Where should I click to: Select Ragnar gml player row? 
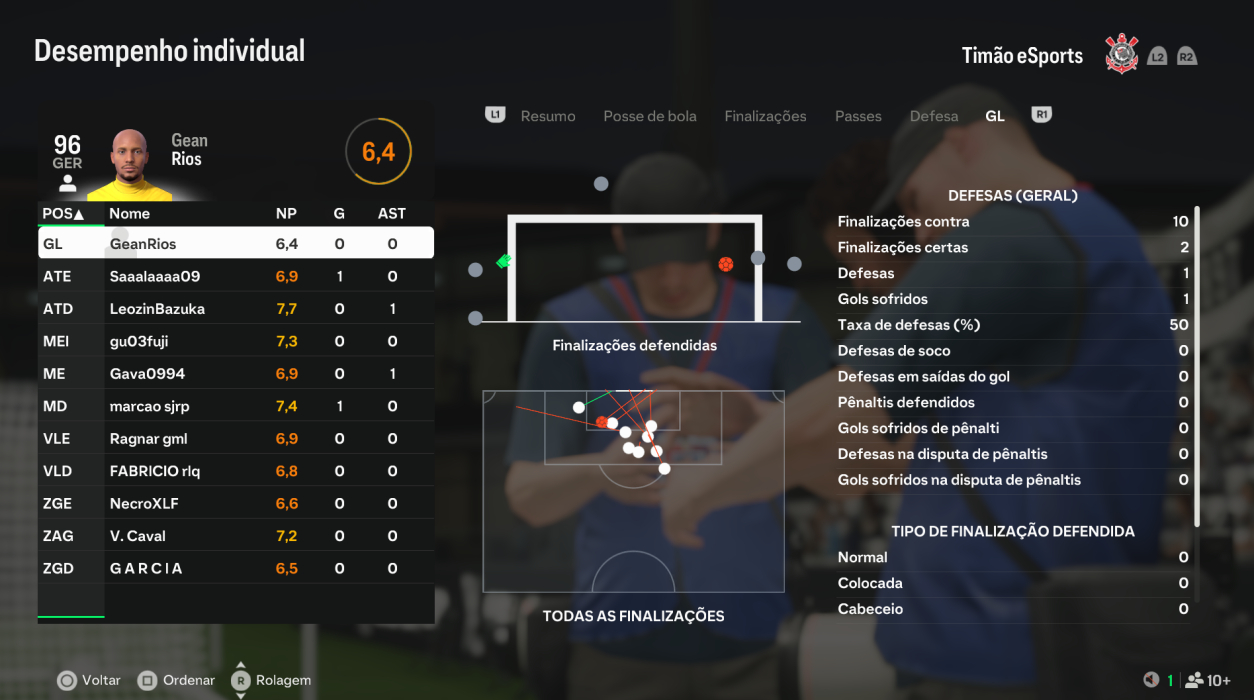point(236,439)
